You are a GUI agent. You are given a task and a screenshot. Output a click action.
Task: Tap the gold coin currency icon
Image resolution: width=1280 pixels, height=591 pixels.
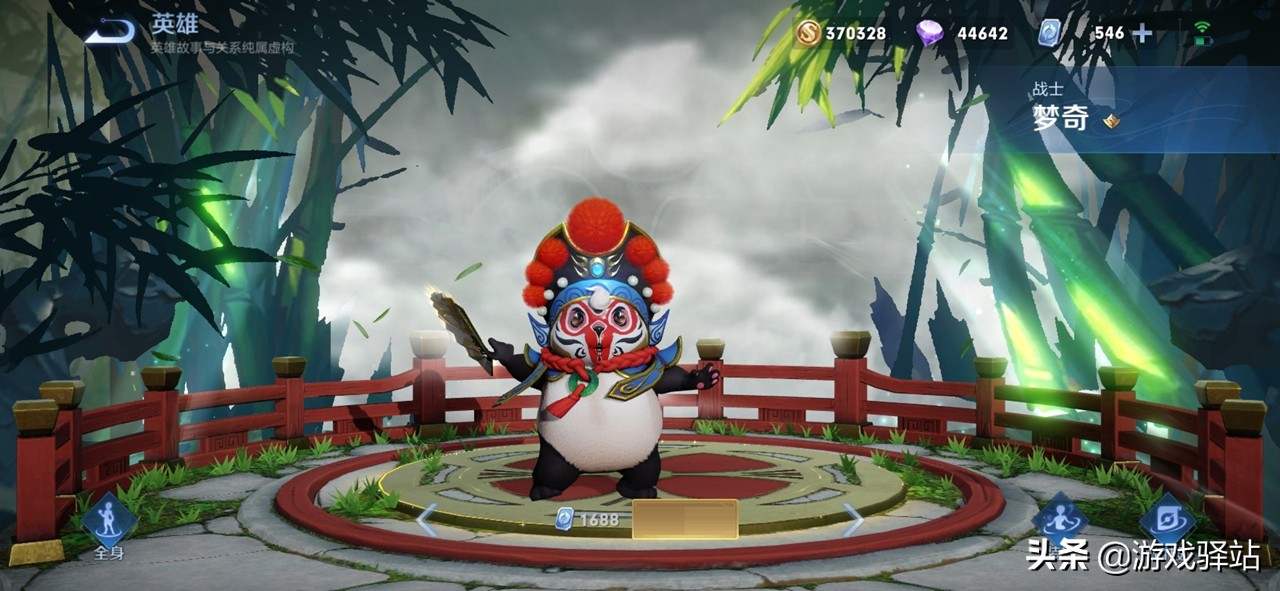tap(808, 33)
